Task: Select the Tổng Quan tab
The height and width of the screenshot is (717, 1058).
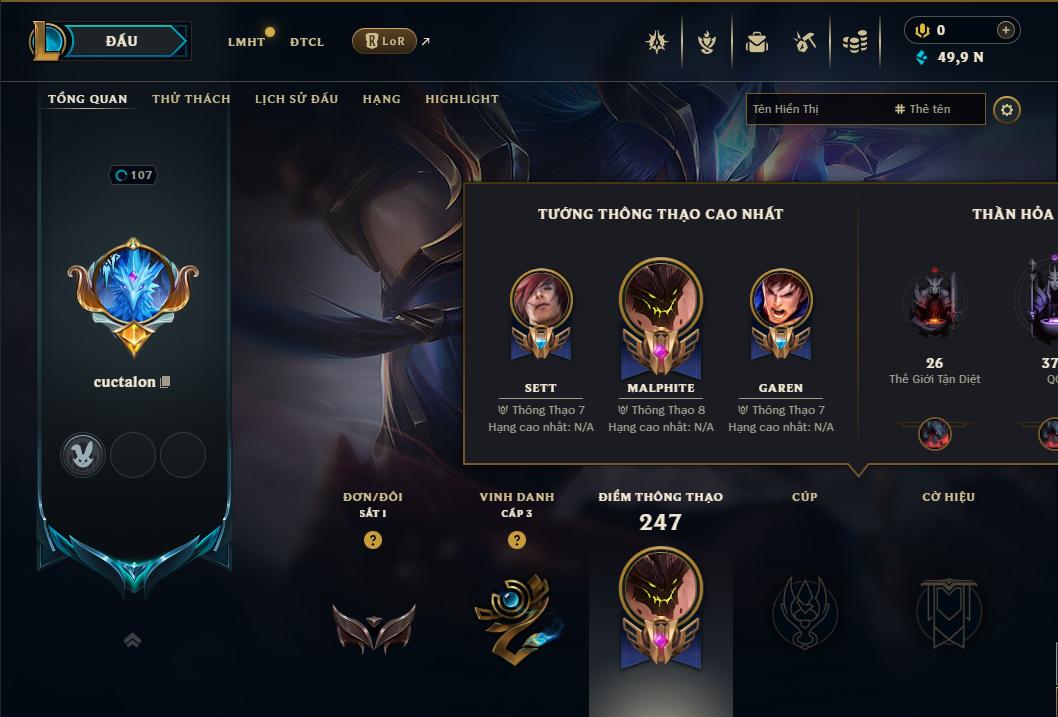Action: pyautogui.click(x=88, y=99)
